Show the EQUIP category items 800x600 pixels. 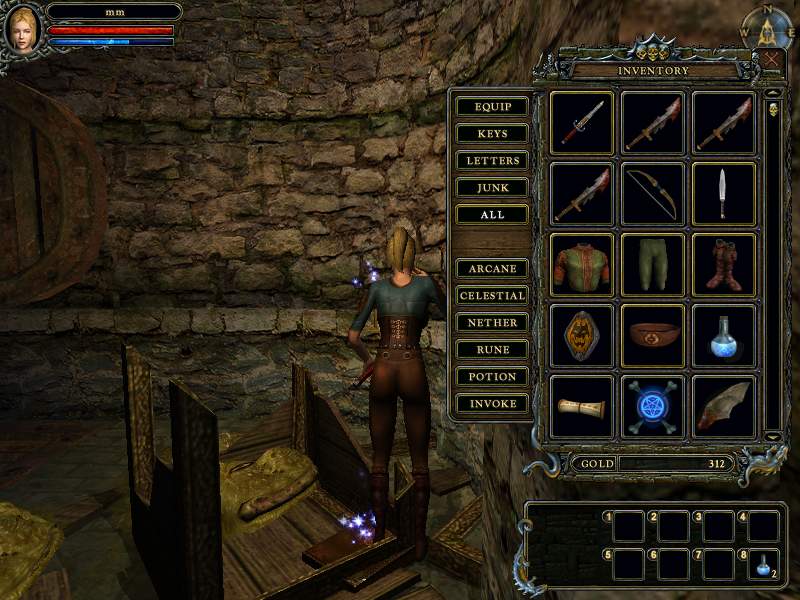pyautogui.click(x=492, y=107)
